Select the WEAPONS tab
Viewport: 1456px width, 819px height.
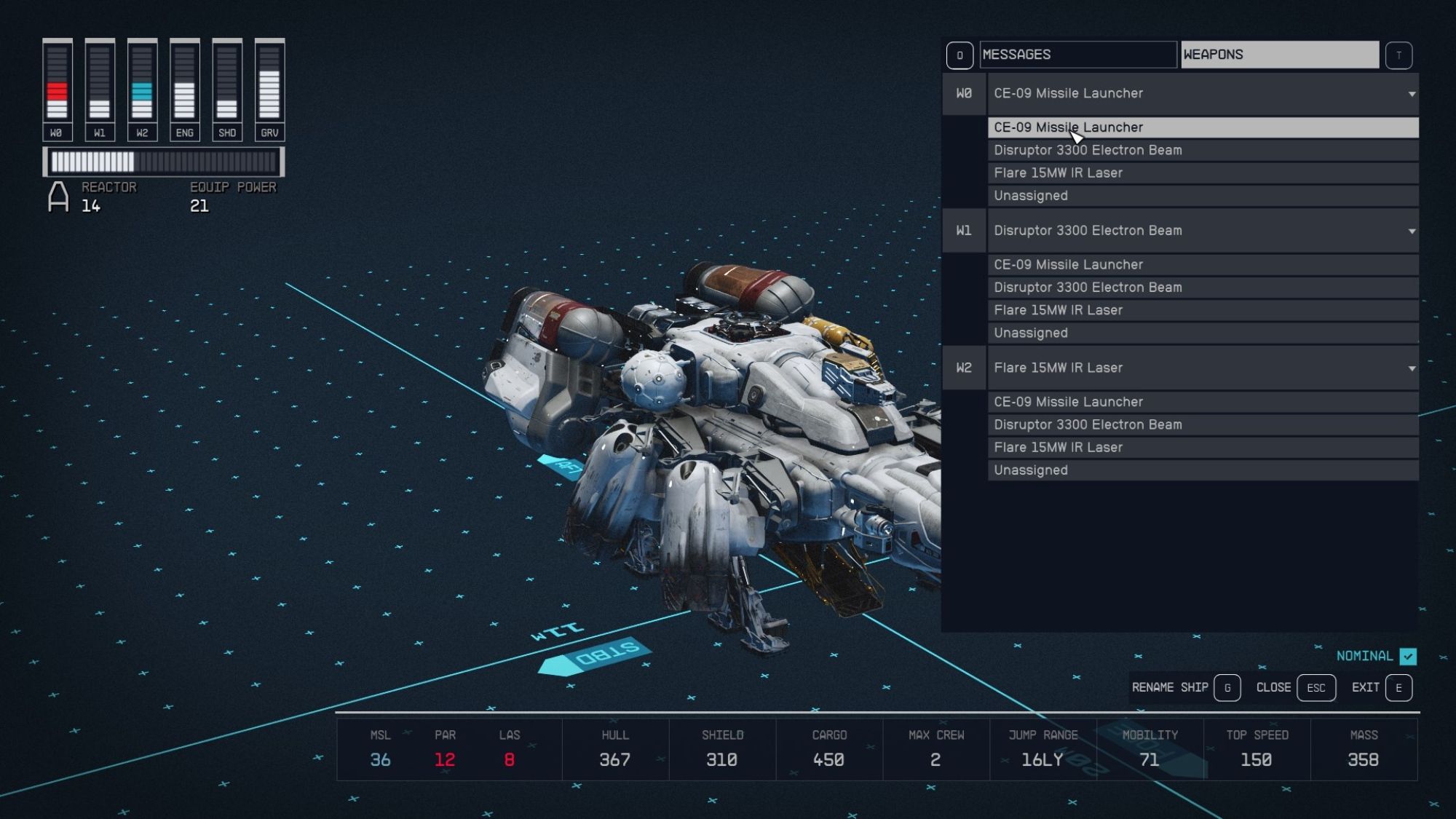[1280, 54]
